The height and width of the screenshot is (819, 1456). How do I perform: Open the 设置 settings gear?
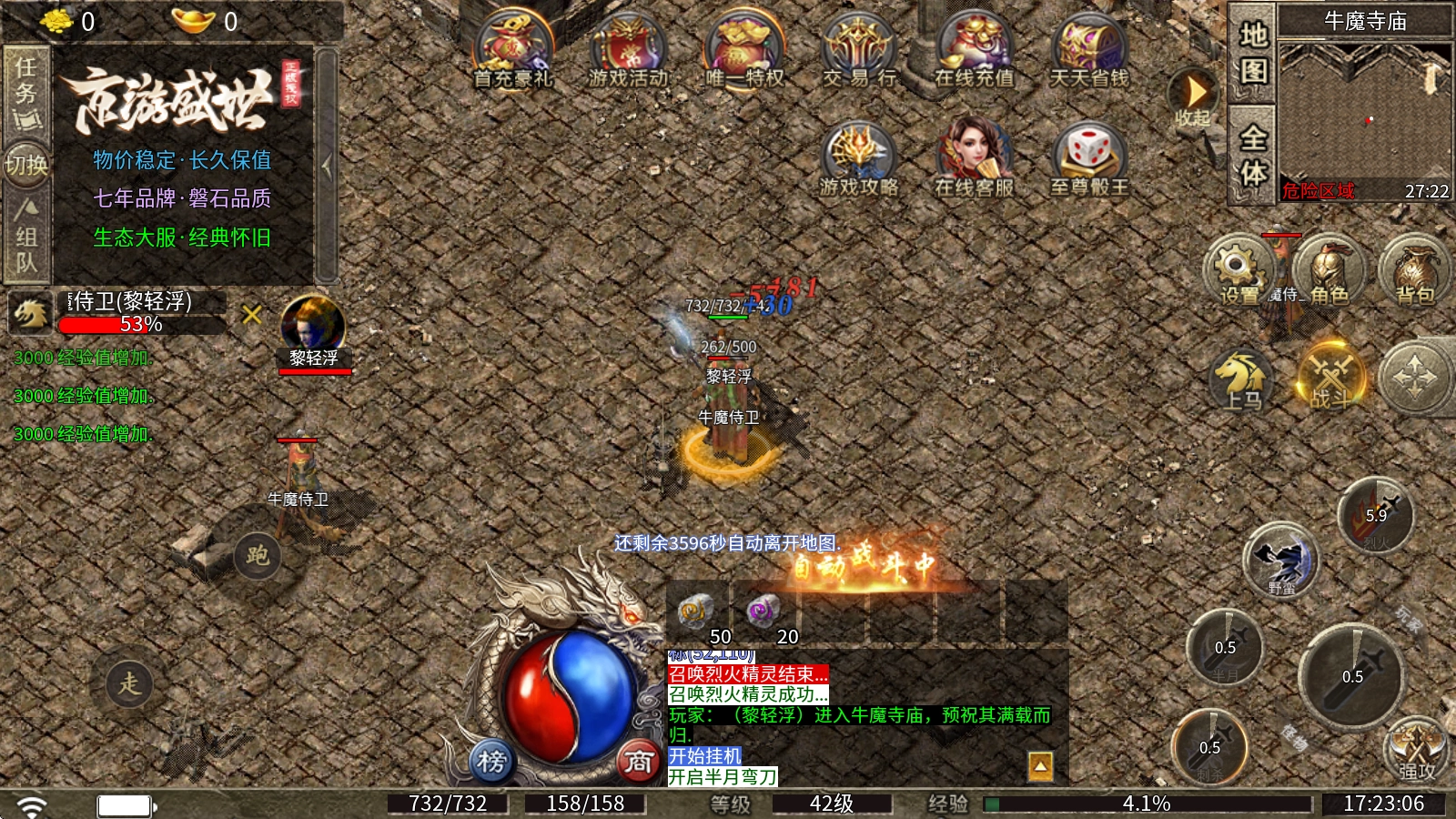[1238, 268]
